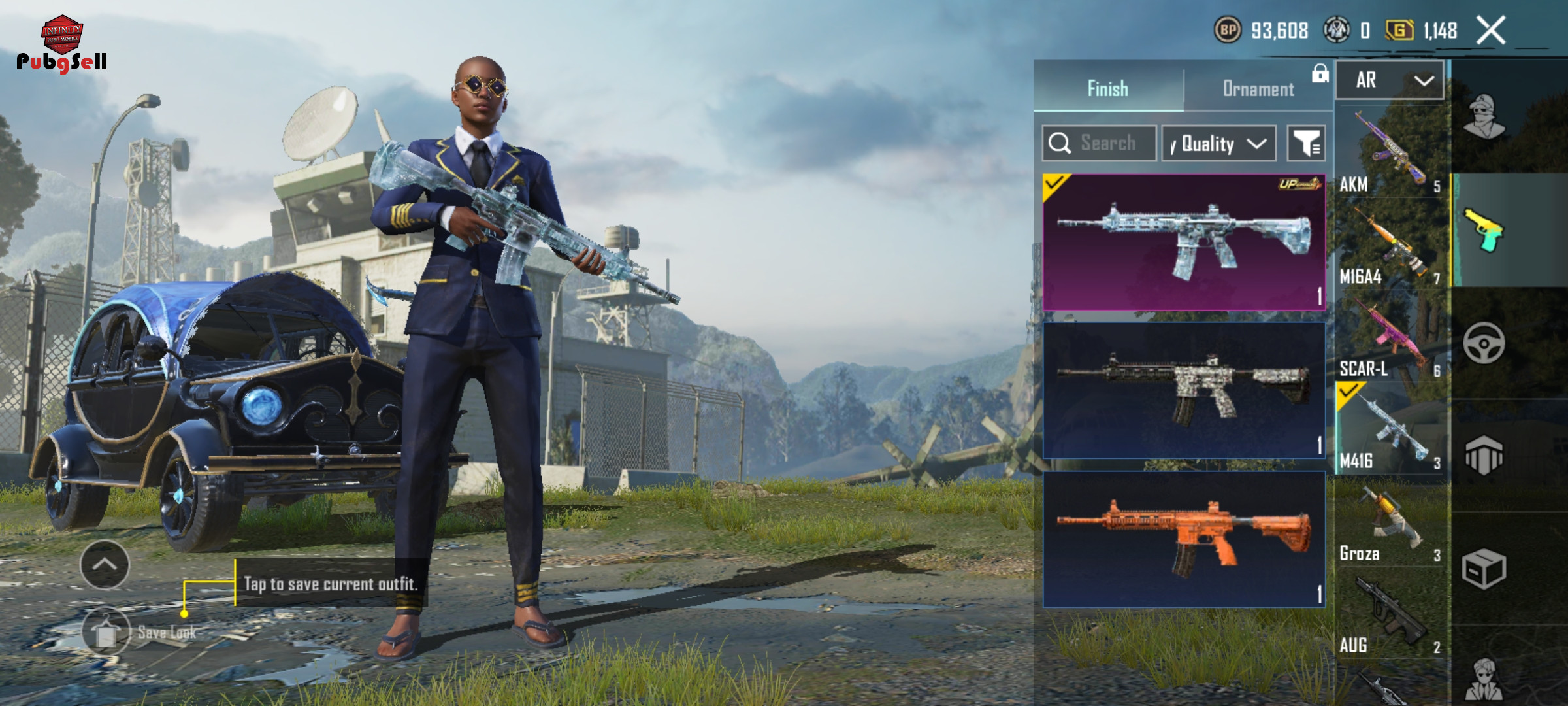Select the equipped glacier M416 skin
1568x706 pixels.
point(1184,242)
